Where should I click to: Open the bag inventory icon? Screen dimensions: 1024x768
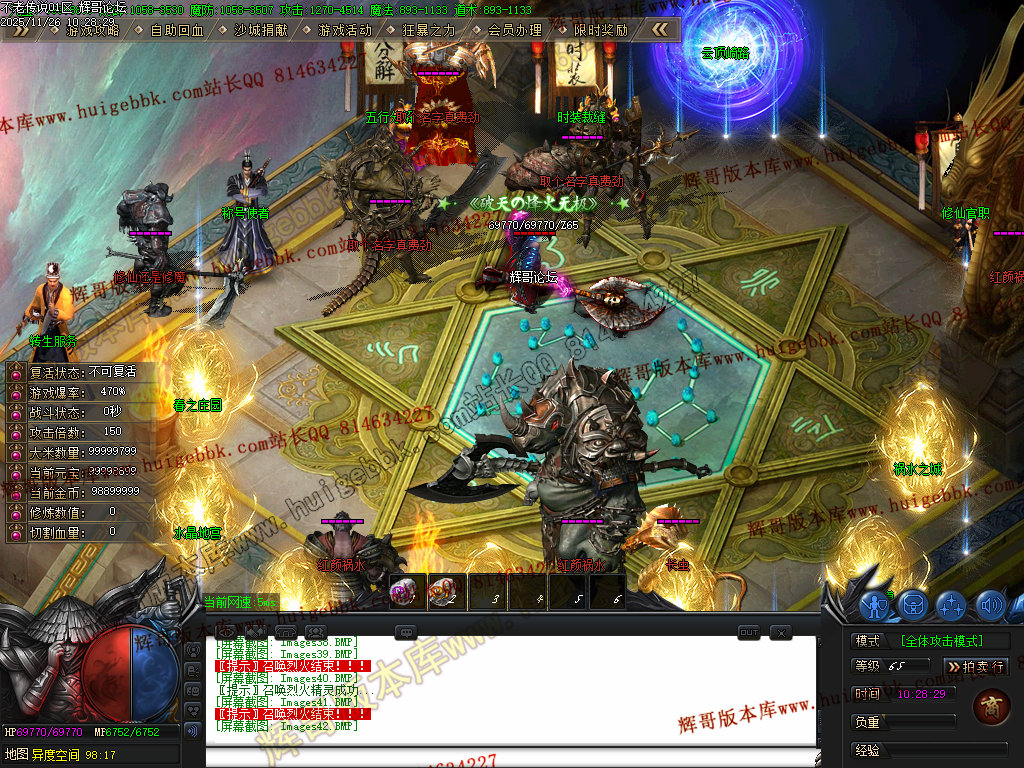(x=913, y=605)
